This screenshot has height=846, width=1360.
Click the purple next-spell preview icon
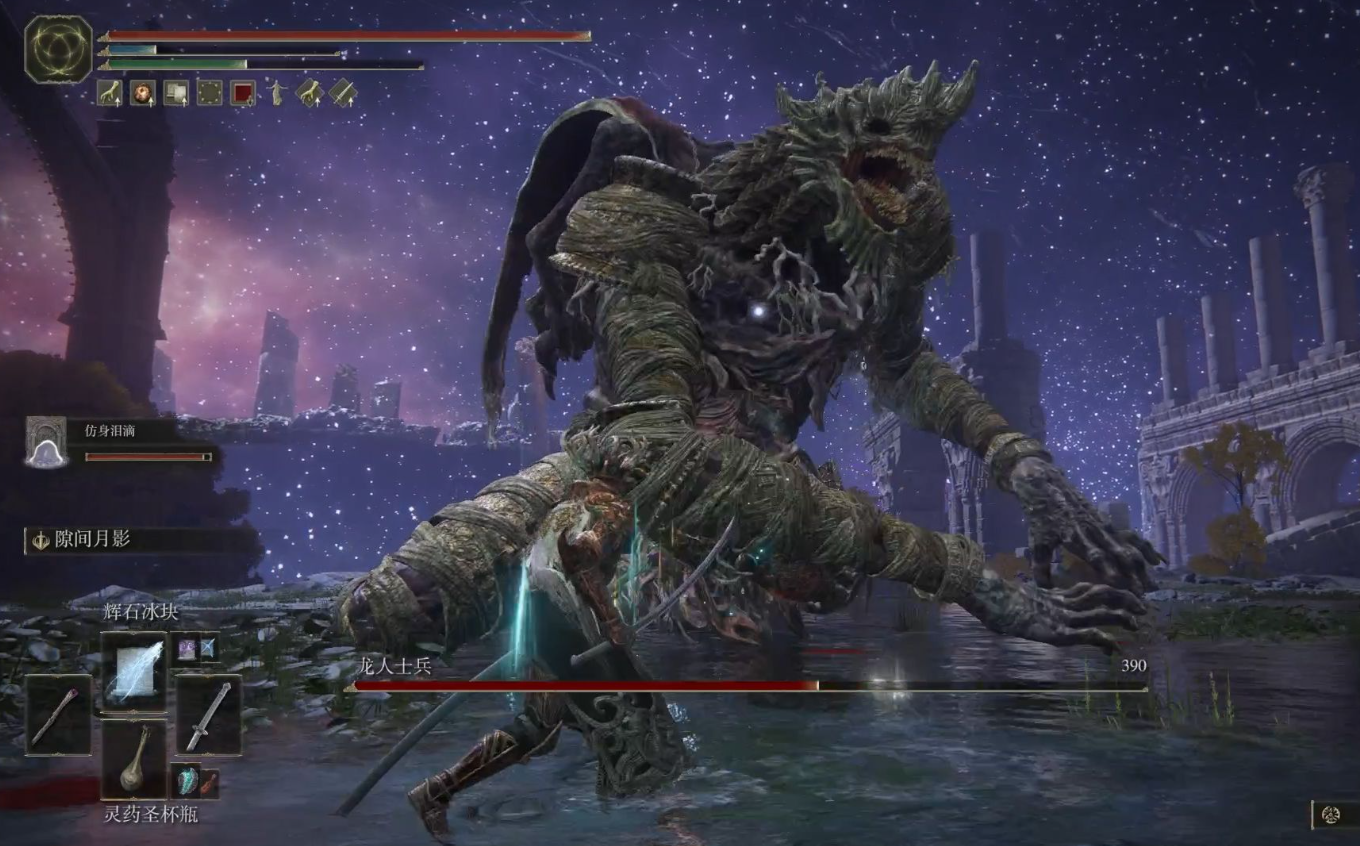click(186, 648)
